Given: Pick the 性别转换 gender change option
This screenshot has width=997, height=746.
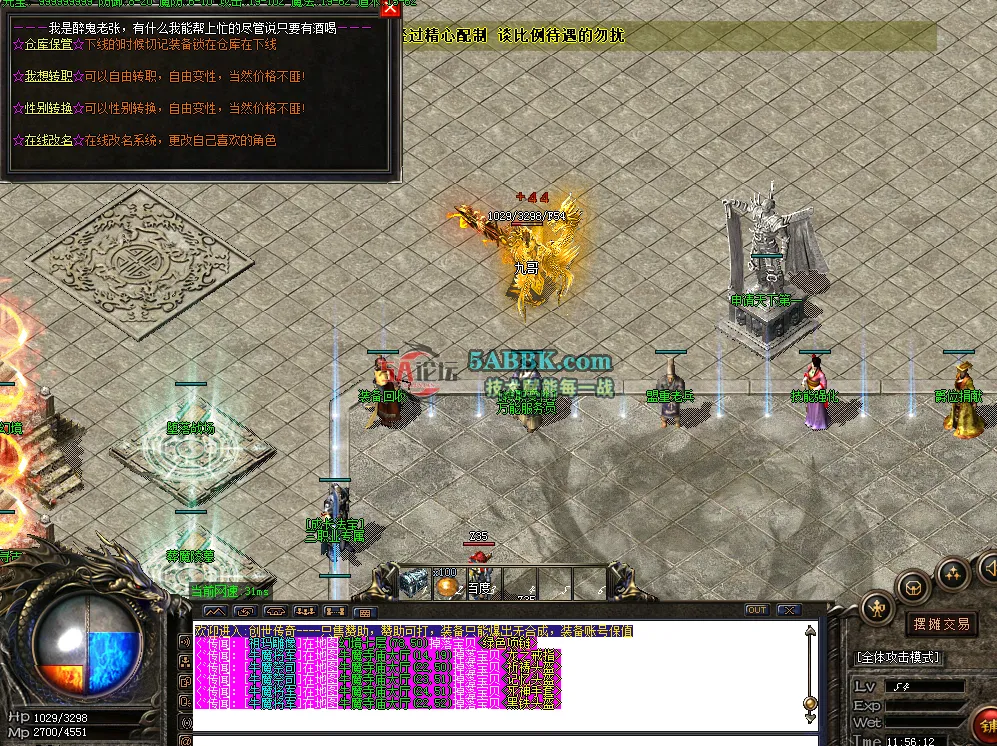Looking at the screenshot, I should pyautogui.click(x=48, y=109).
